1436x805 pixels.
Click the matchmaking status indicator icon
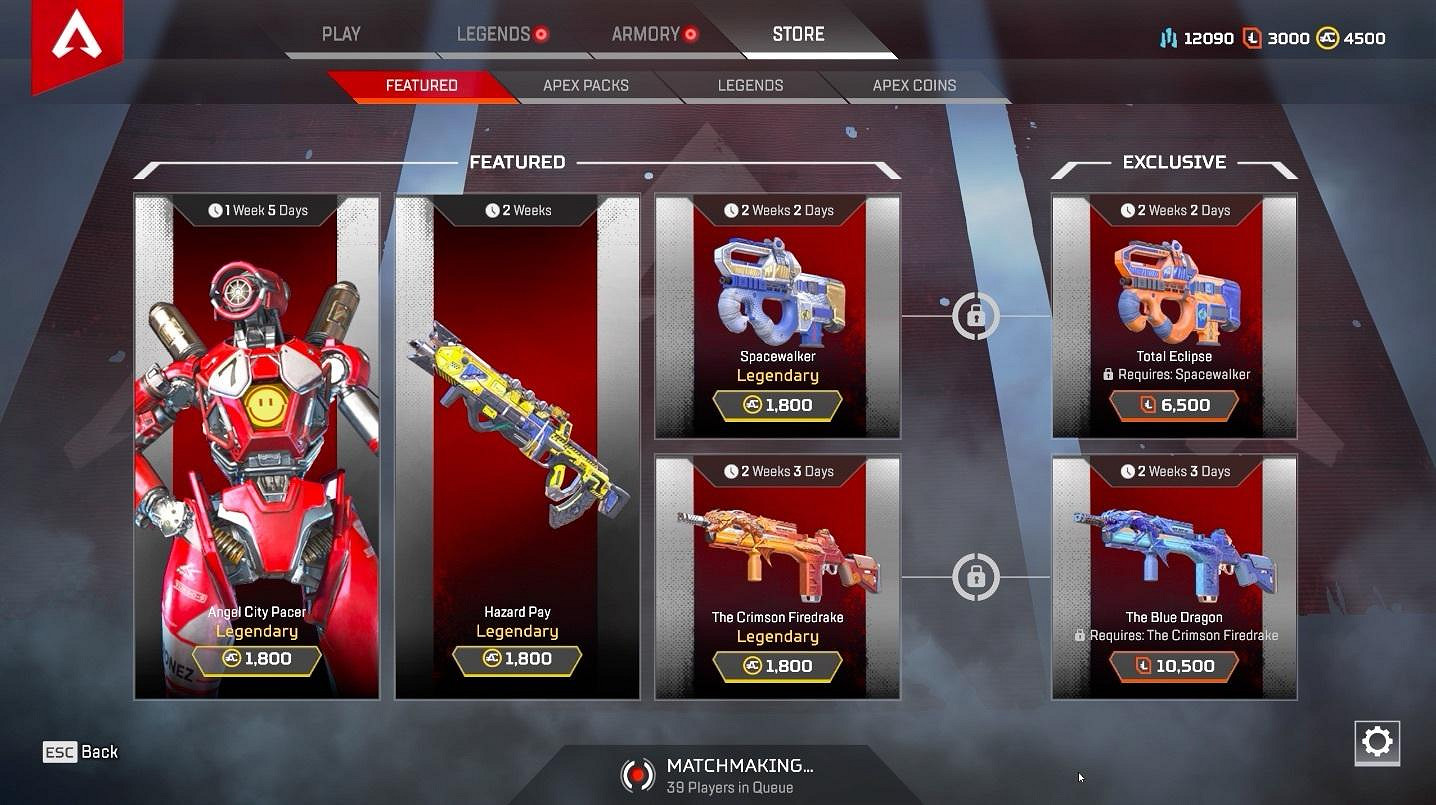(638, 774)
